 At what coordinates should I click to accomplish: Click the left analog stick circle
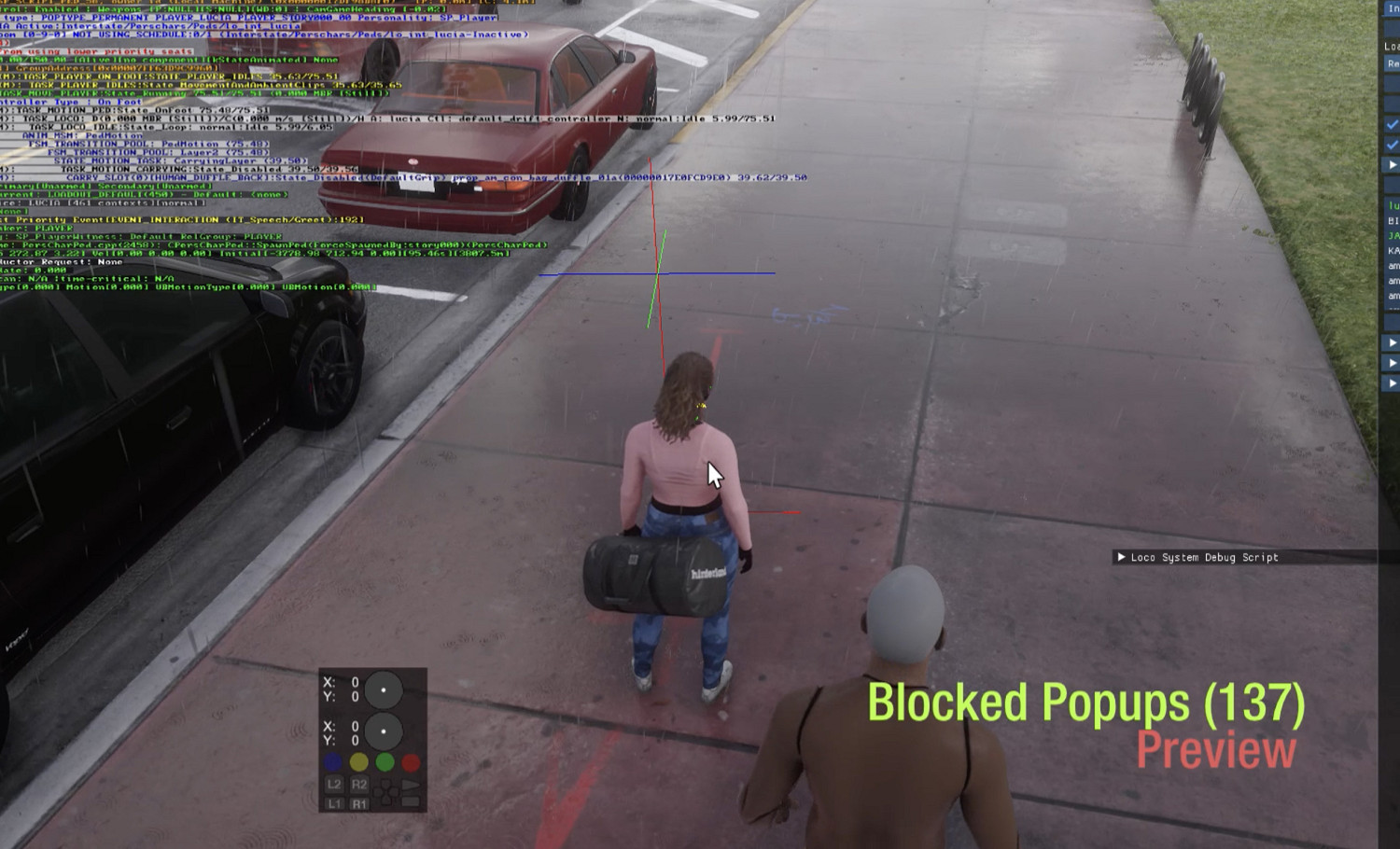tap(384, 690)
